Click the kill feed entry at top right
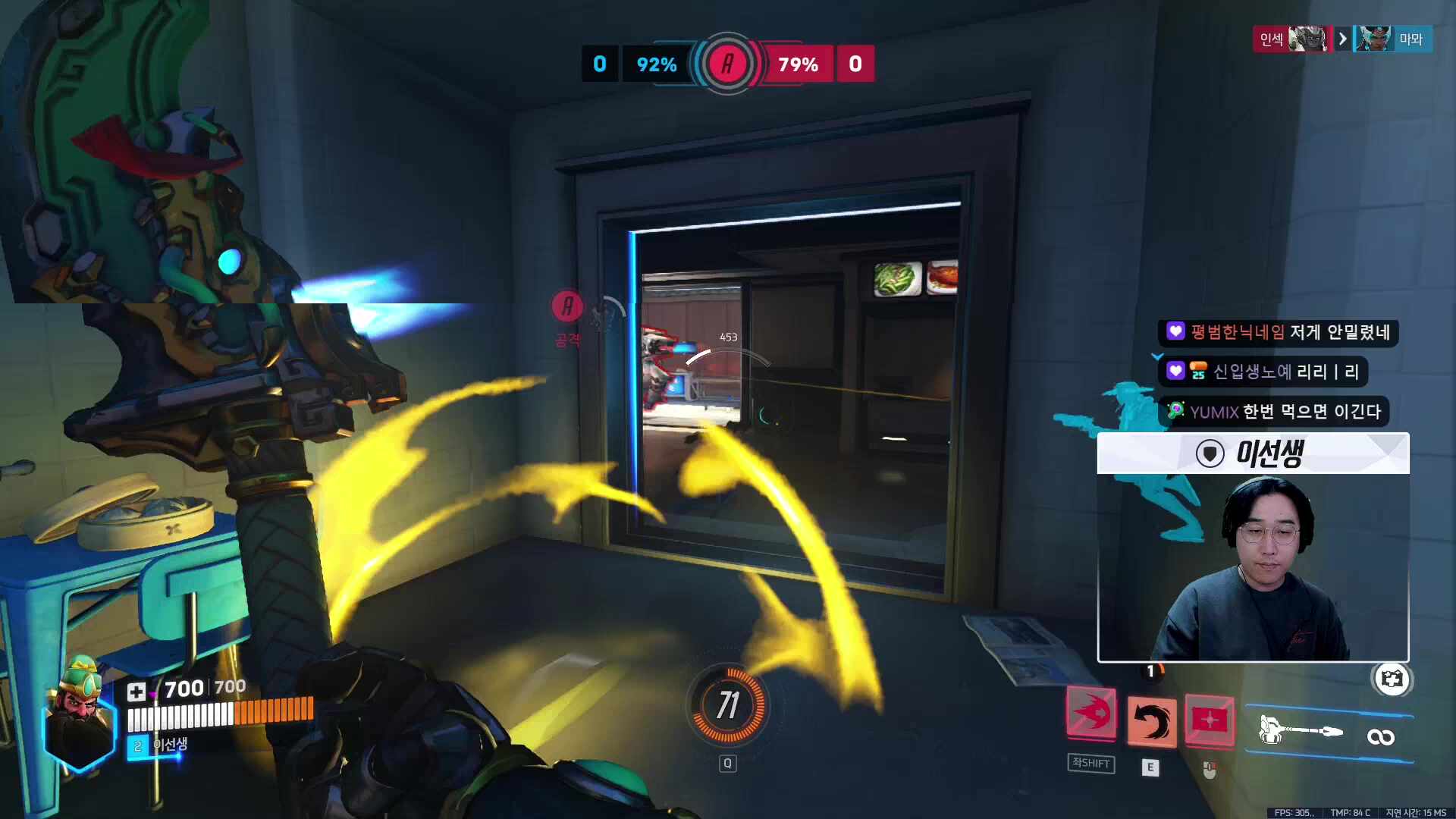This screenshot has height=819, width=1456. [x=1342, y=39]
